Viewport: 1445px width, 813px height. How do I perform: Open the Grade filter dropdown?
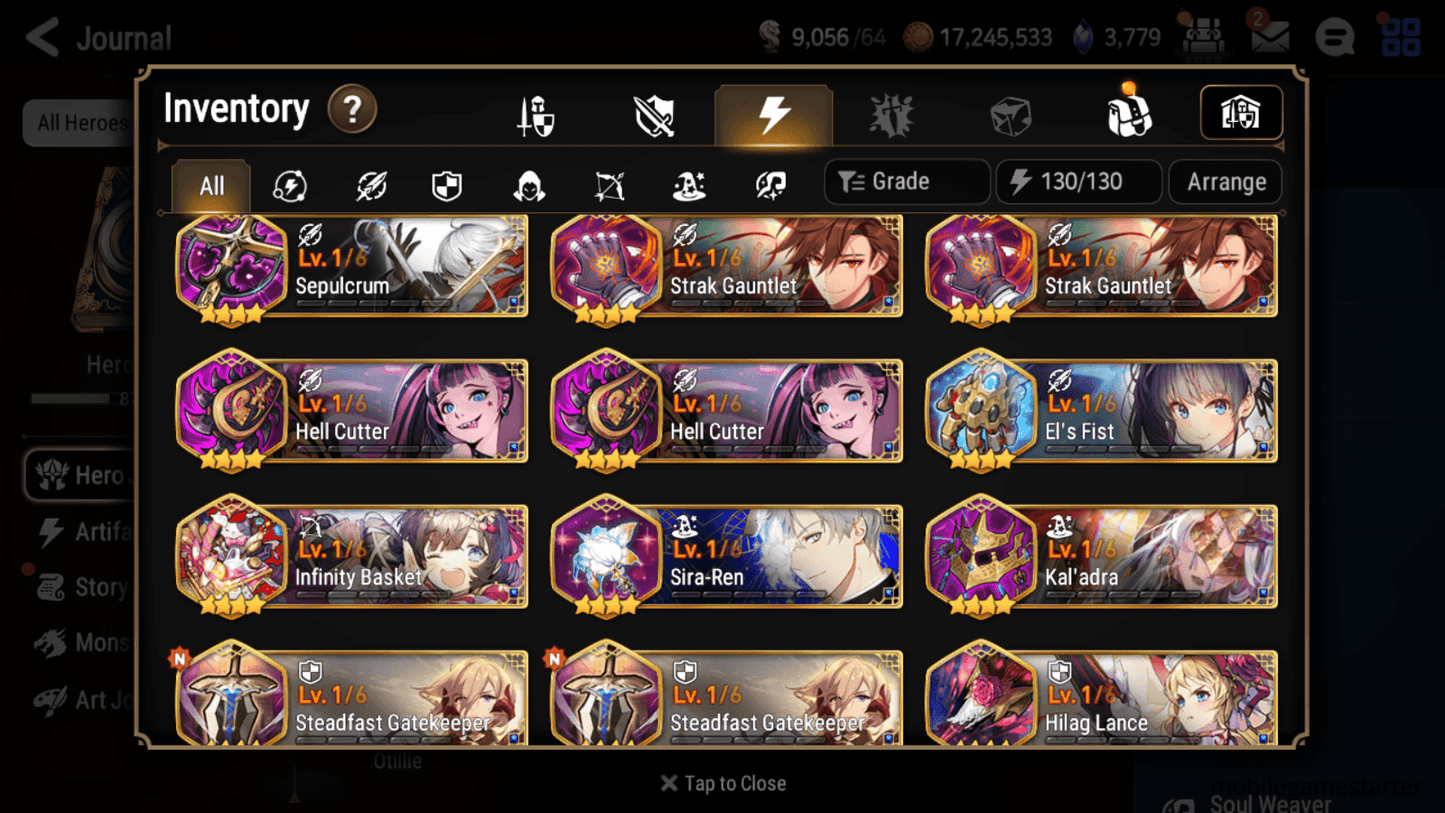tap(906, 181)
